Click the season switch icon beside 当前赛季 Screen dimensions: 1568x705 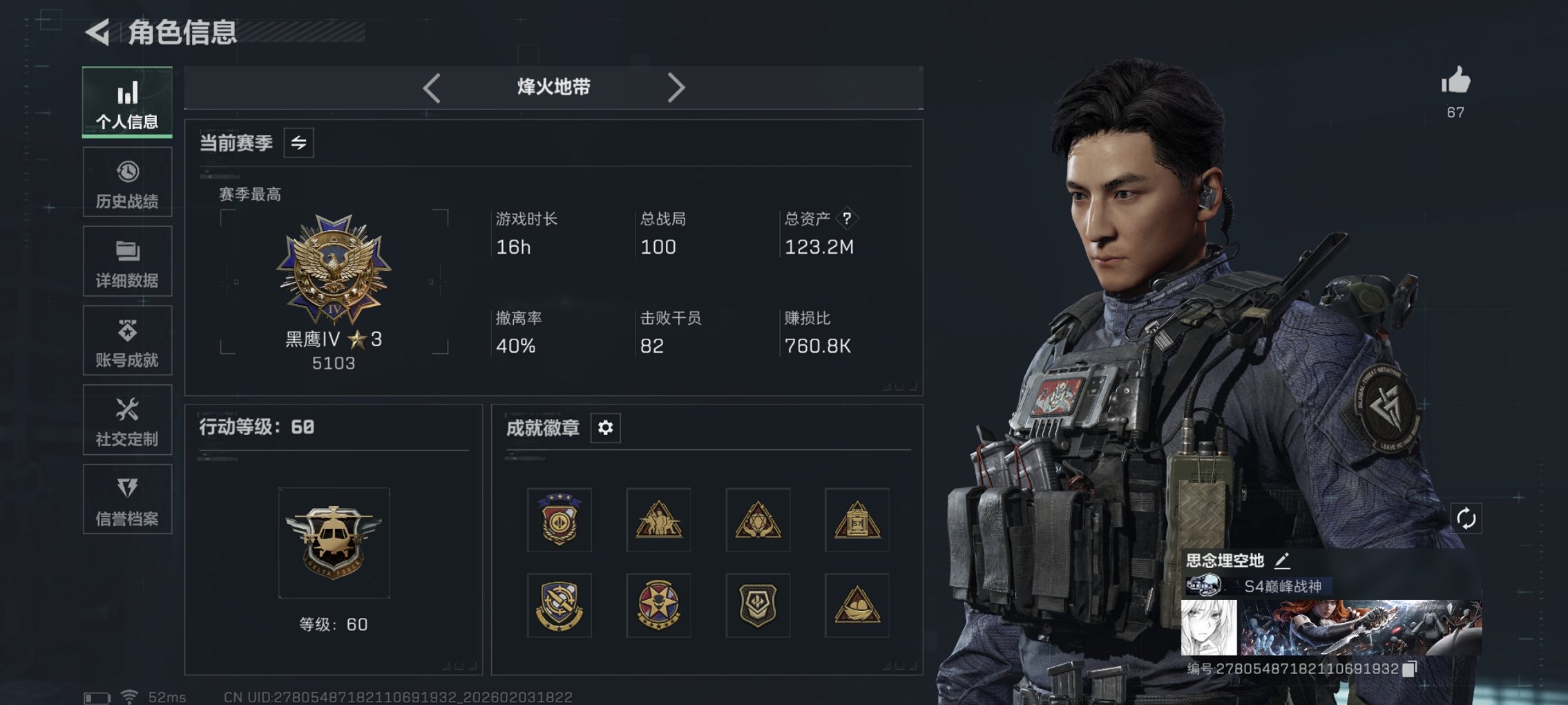coord(298,143)
